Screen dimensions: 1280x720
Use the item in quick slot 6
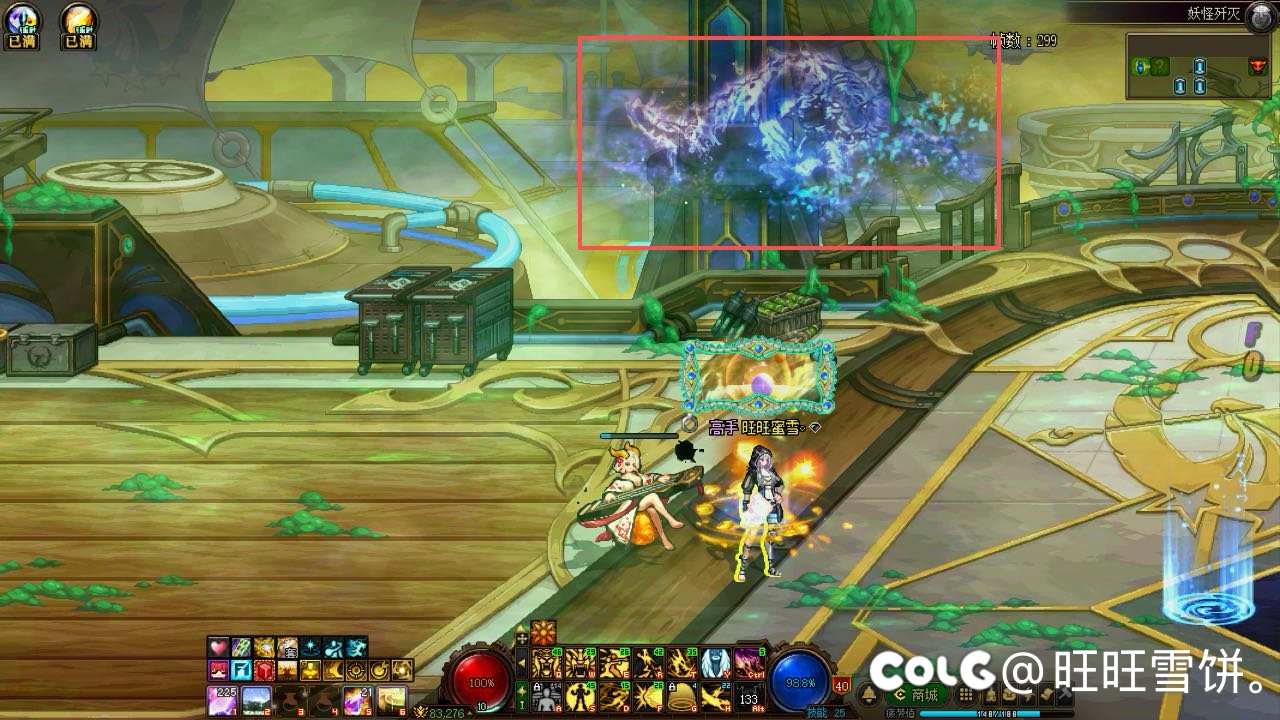pyautogui.click(x=391, y=699)
